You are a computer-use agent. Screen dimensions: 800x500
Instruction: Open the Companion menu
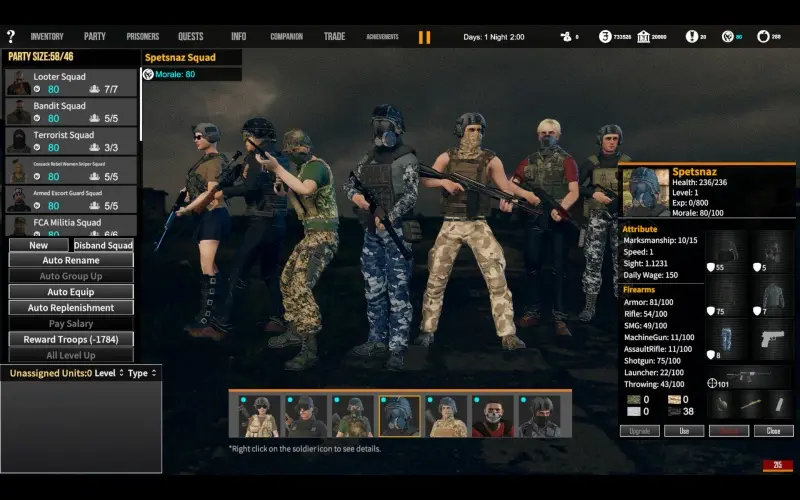[286, 37]
